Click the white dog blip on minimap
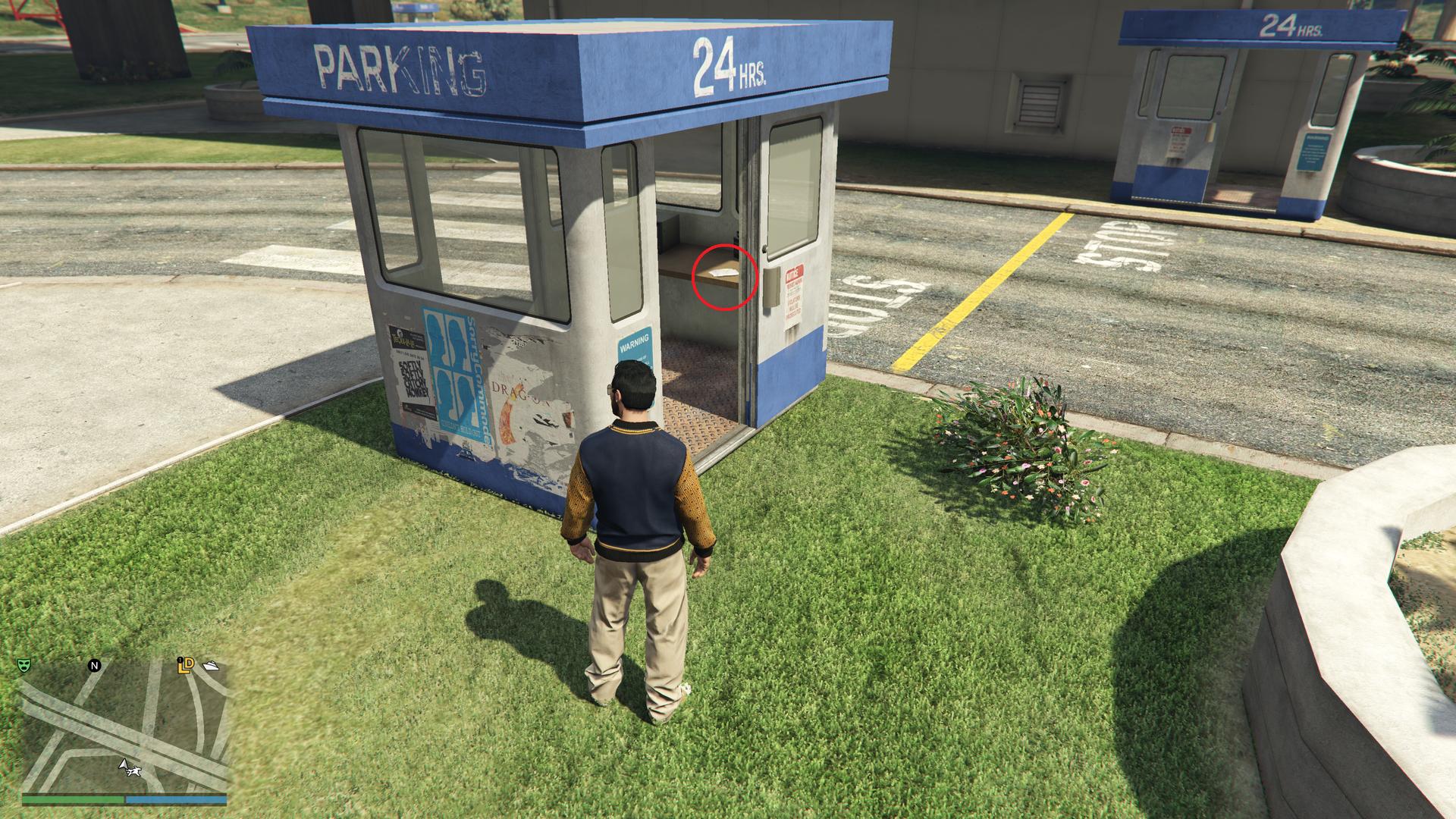 click(135, 772)
